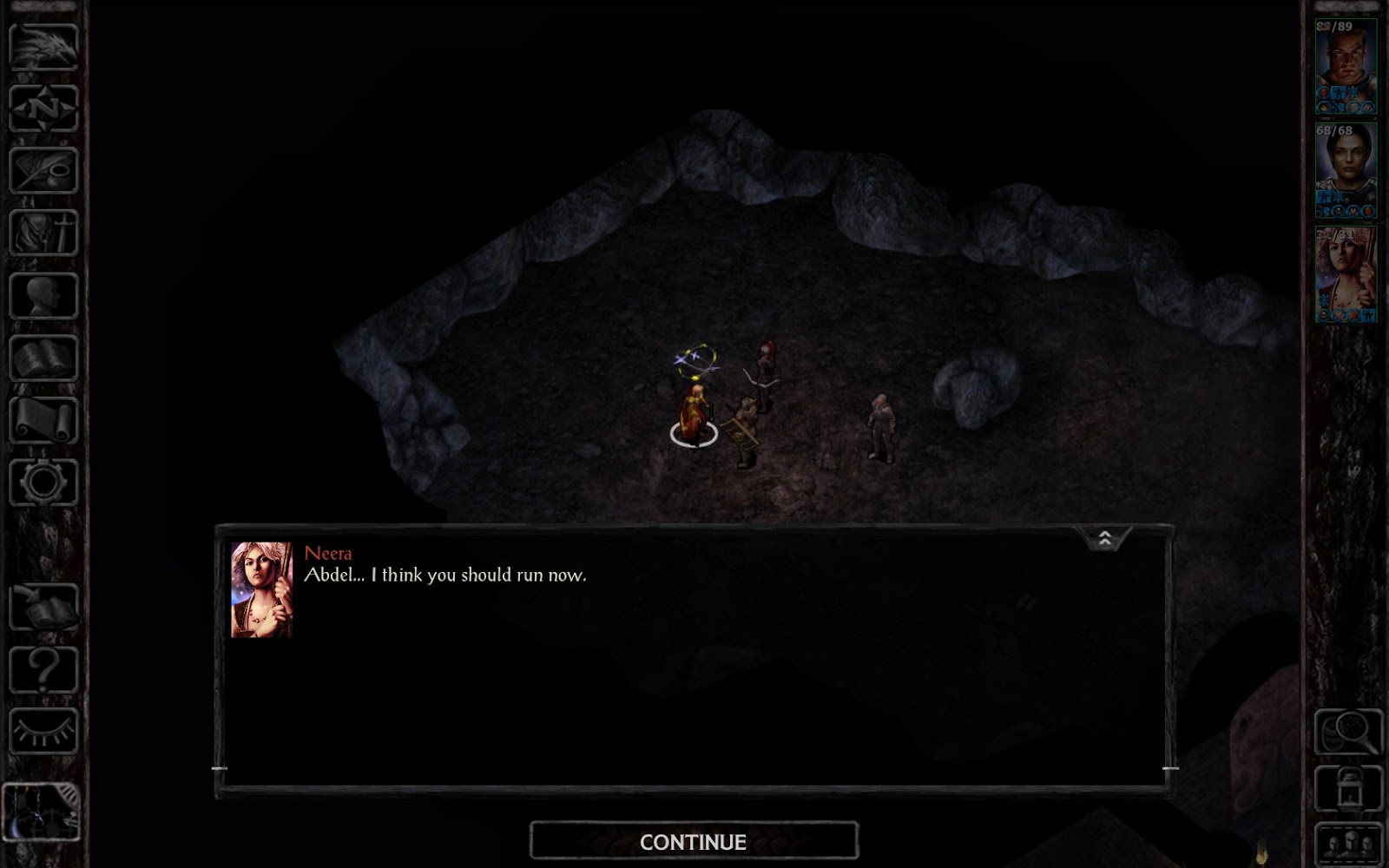
Task: Select the third party portrait showing Neera
Action: (1346, 273)
